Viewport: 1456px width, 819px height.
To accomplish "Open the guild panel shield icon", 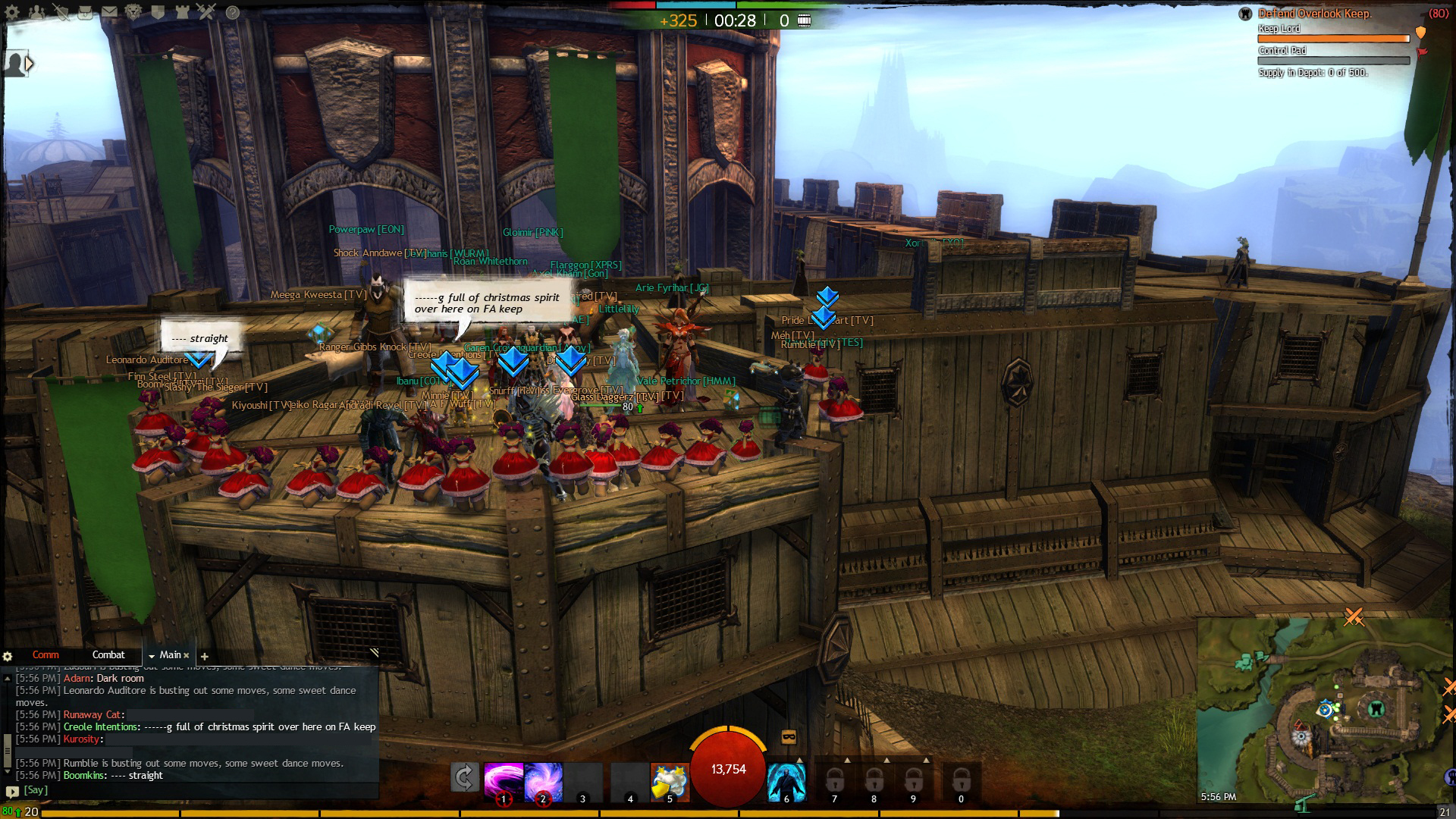I will (158, 12).
